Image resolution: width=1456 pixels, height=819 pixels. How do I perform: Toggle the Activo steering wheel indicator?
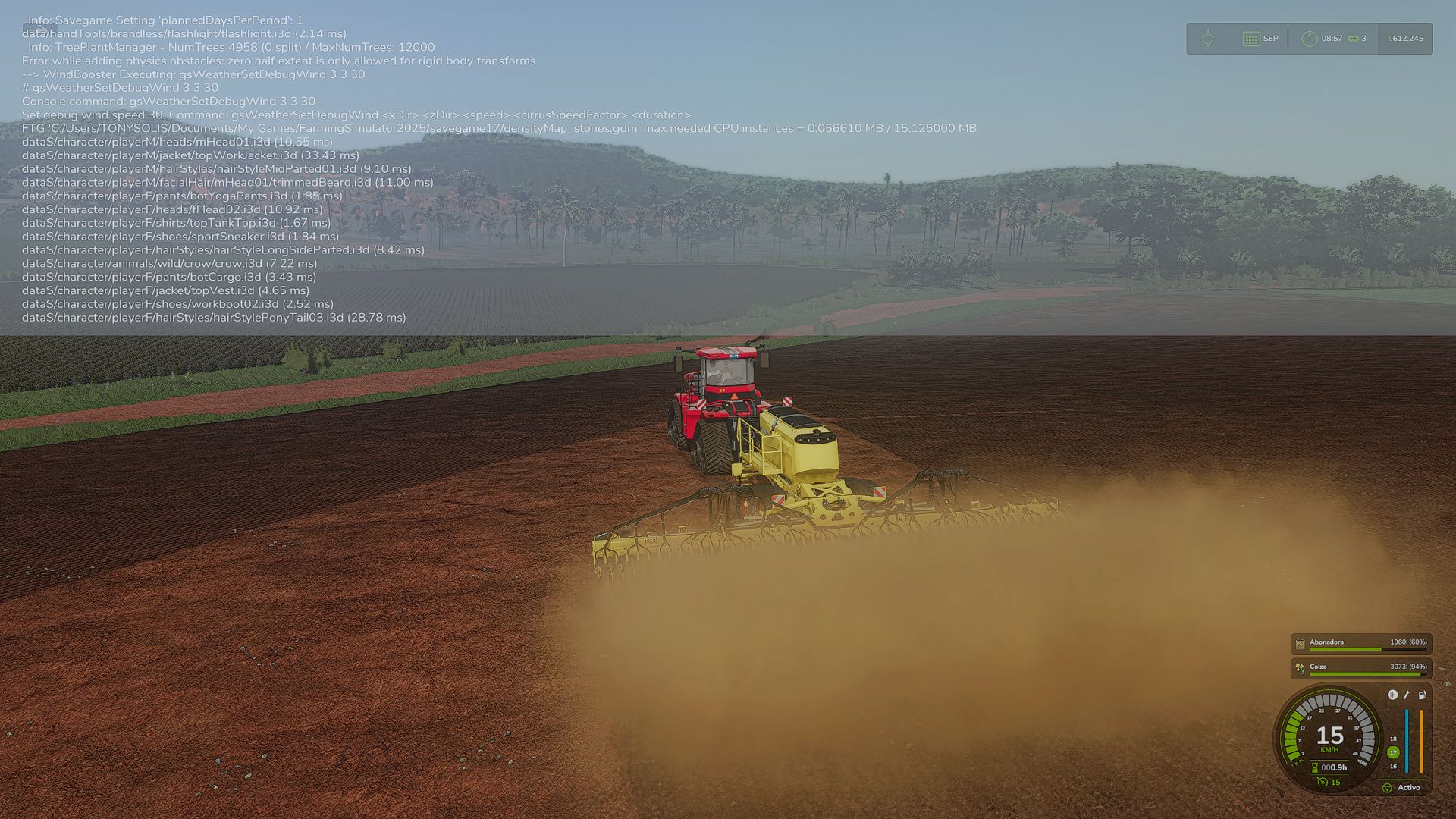tap(1388, 788)
